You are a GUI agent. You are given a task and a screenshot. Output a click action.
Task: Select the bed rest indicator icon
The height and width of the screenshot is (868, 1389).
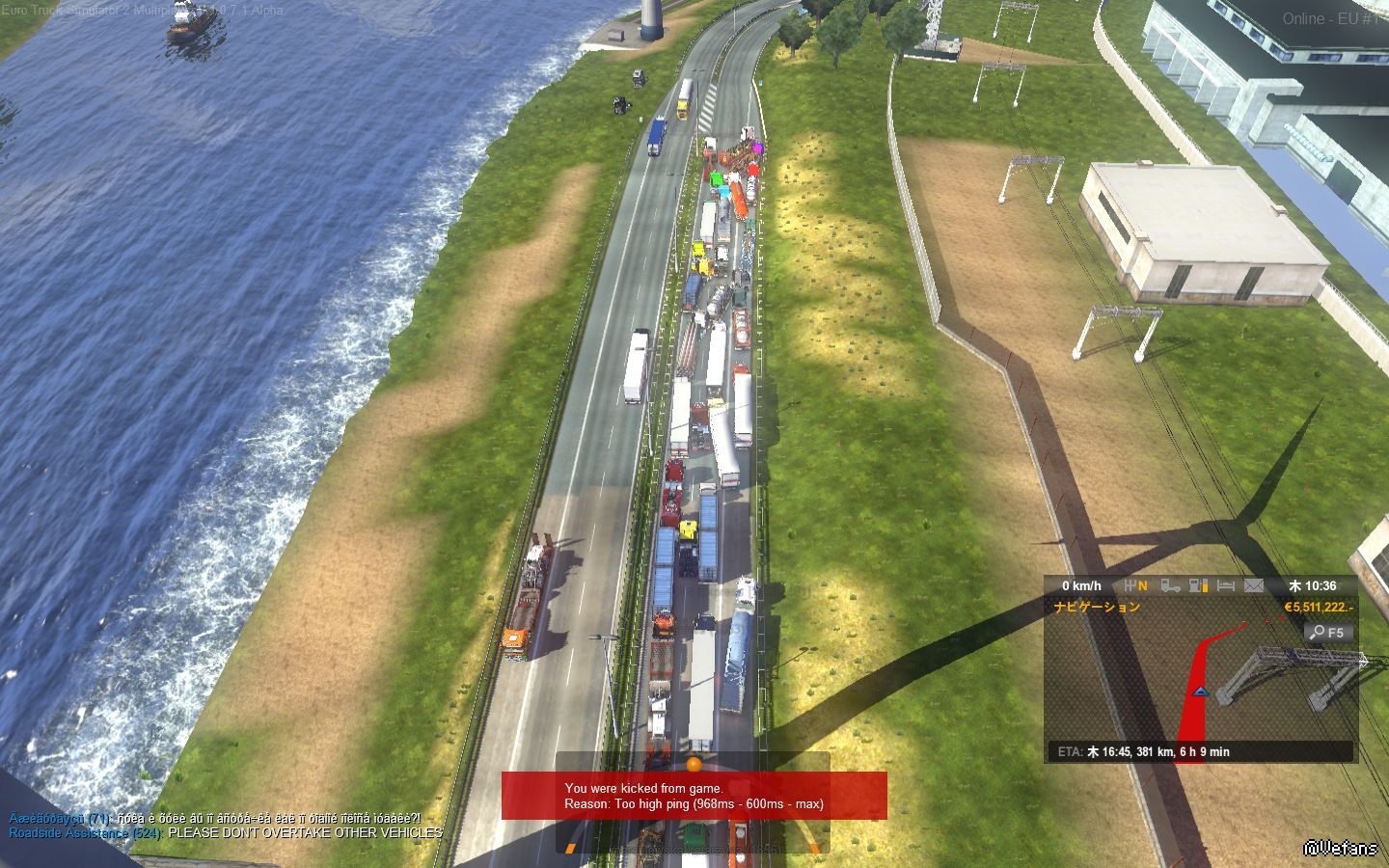coord(1226,585)
